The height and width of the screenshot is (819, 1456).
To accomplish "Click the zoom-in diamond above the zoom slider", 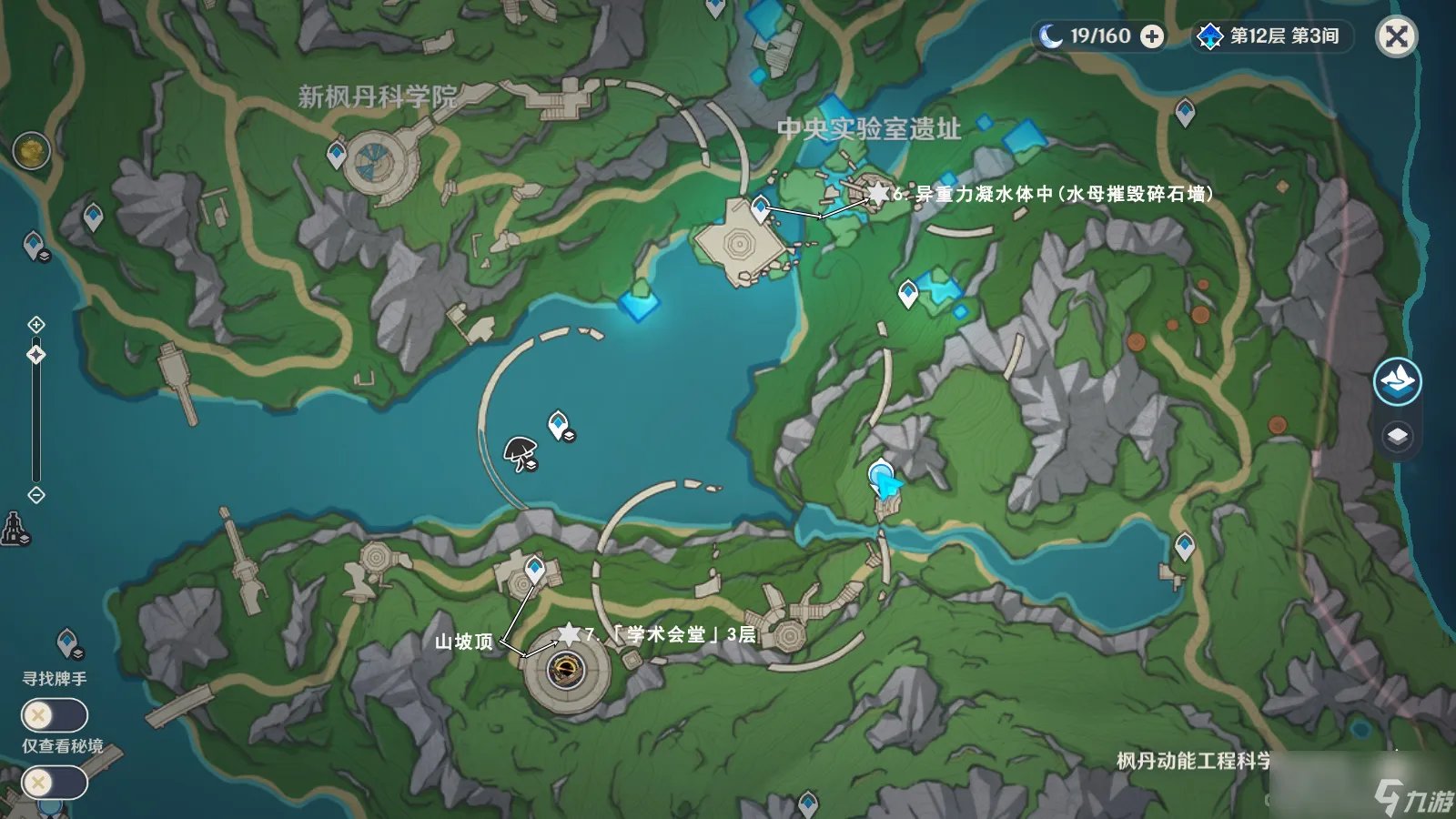I will [x=36, y=323].
